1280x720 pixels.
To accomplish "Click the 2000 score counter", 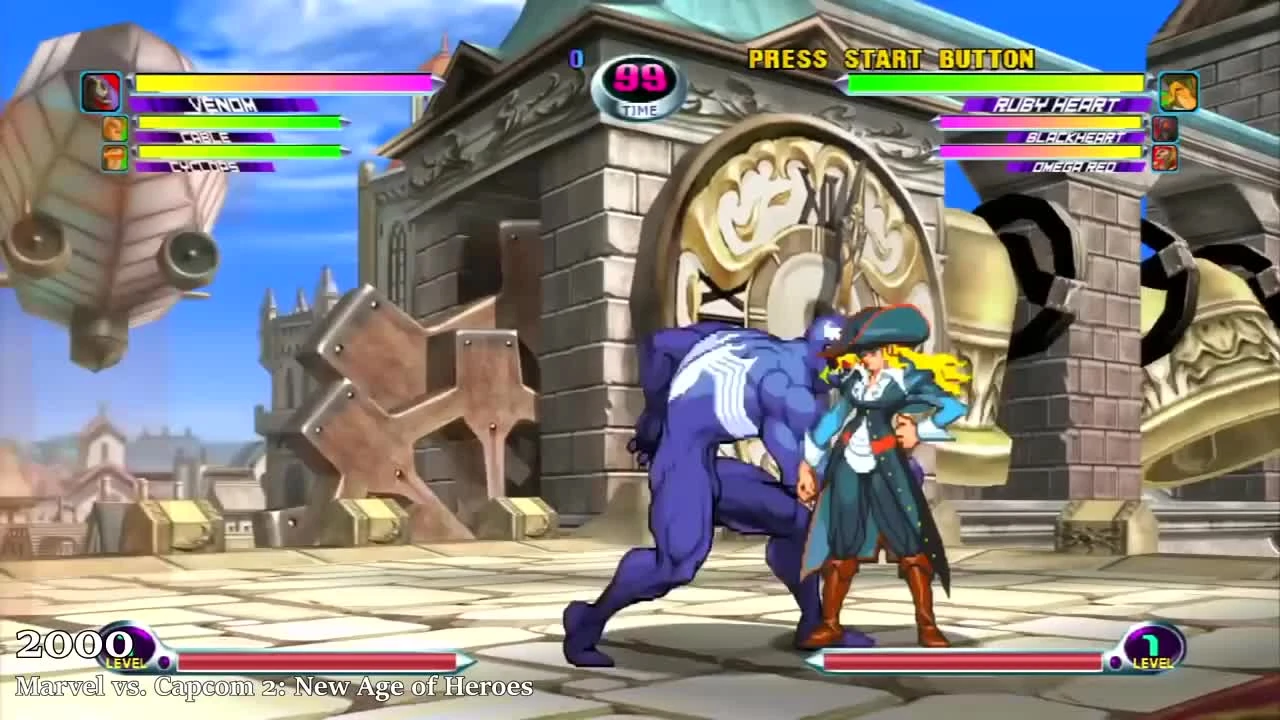I will [73, 644].
